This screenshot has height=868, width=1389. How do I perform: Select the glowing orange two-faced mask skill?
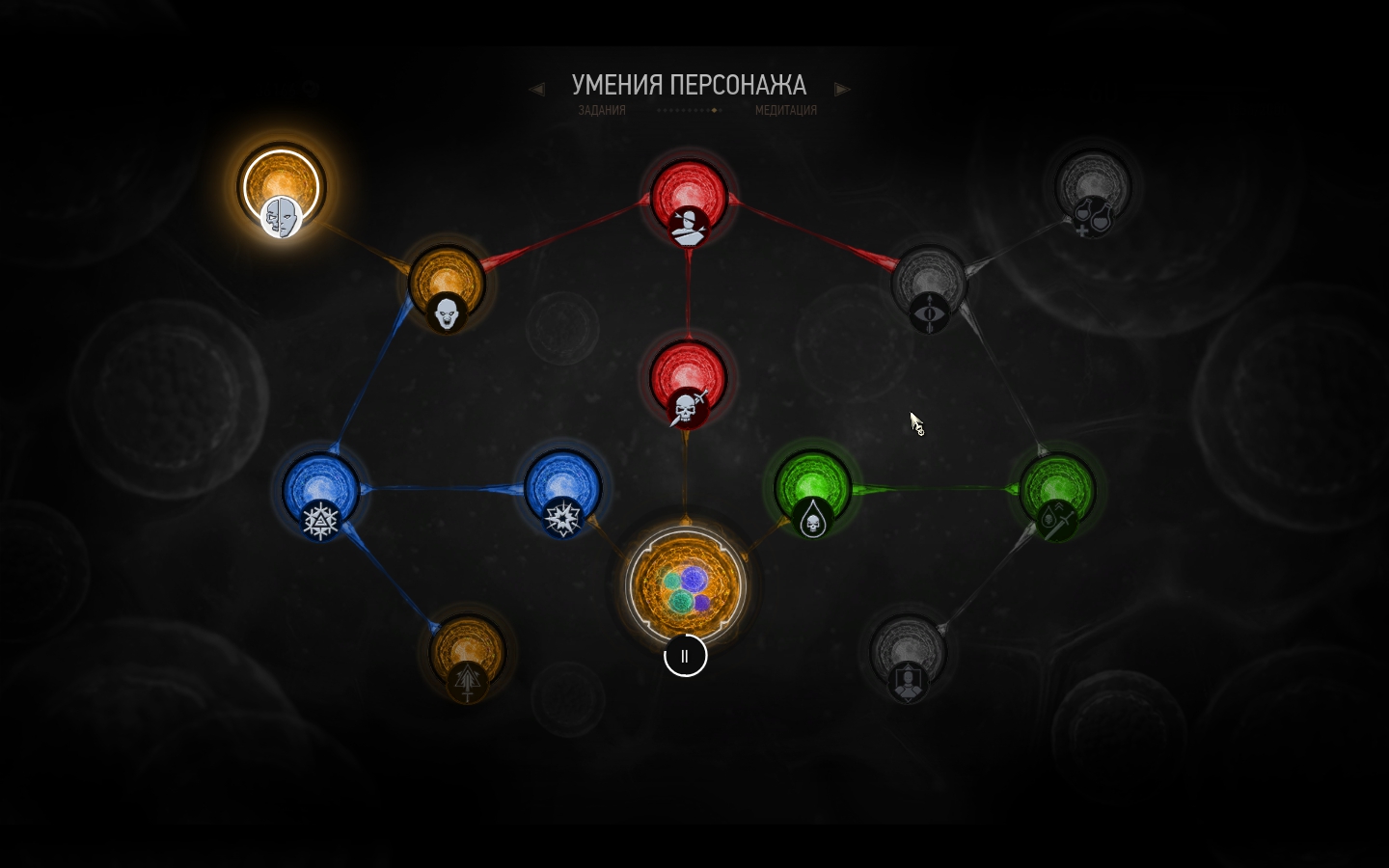281,189
